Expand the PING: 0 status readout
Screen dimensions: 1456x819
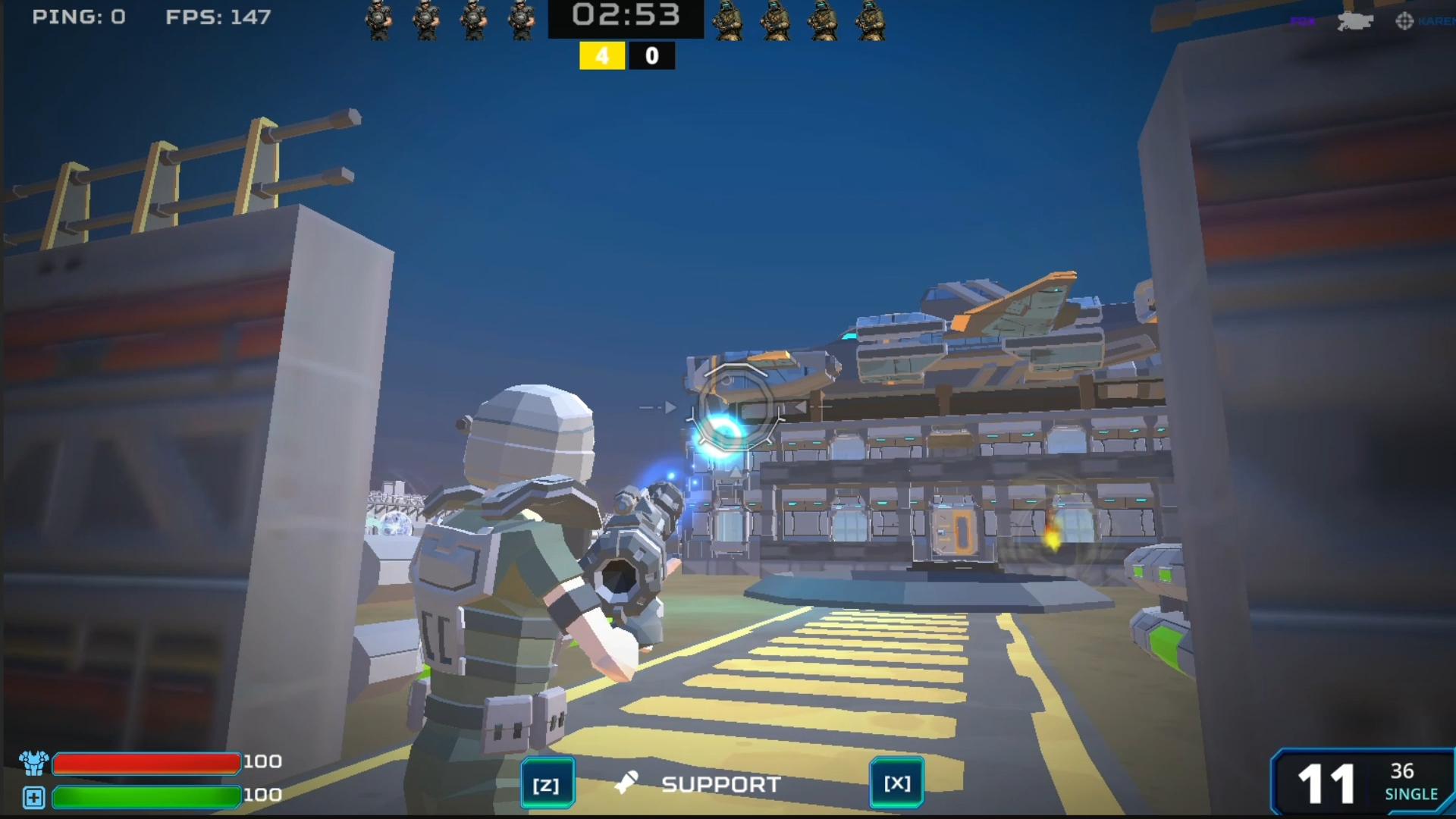(x=80, y=17)
